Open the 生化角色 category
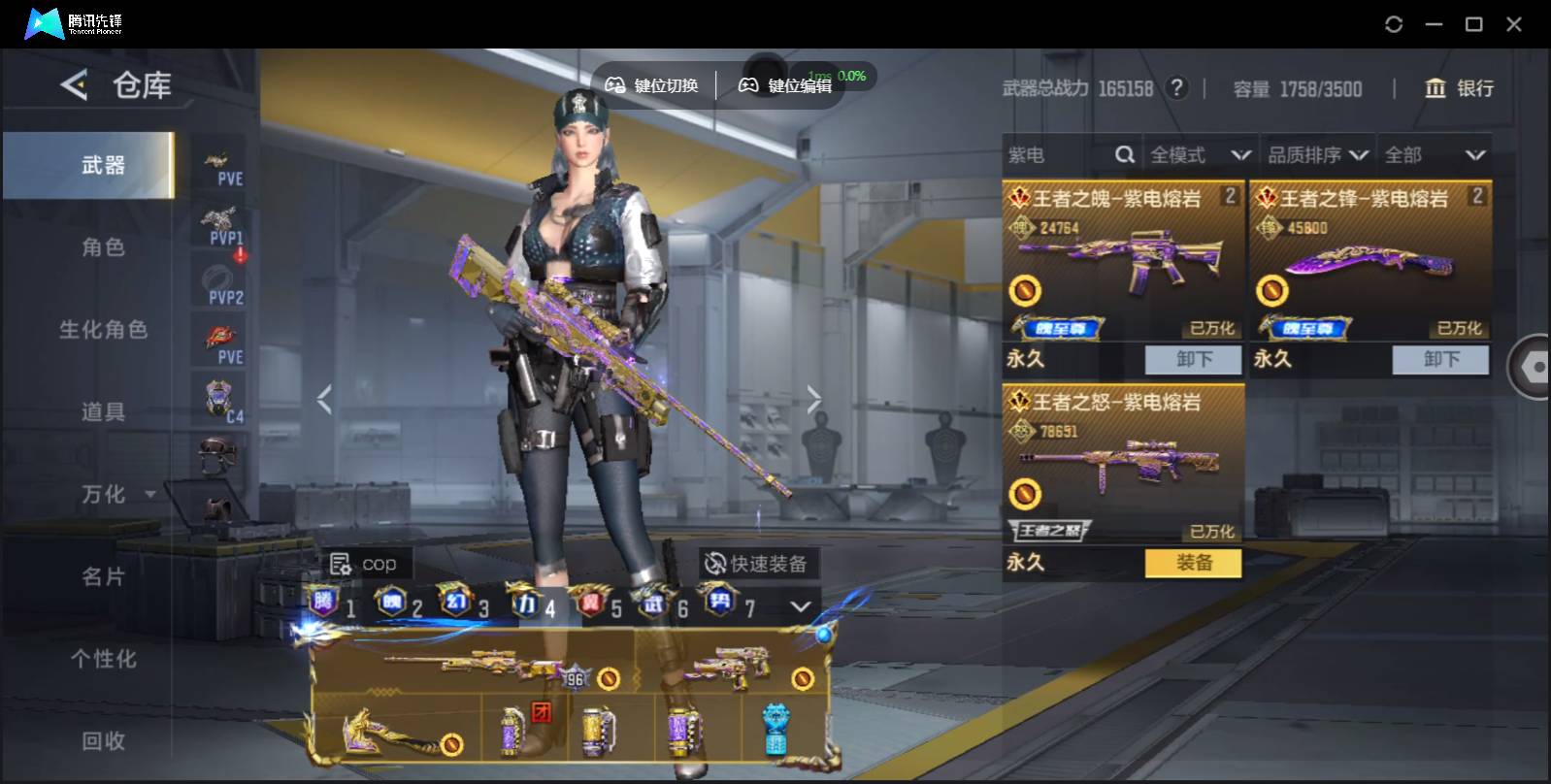Image resolution: width=1551 pixels, height=784 pixels. coord(103,330)
